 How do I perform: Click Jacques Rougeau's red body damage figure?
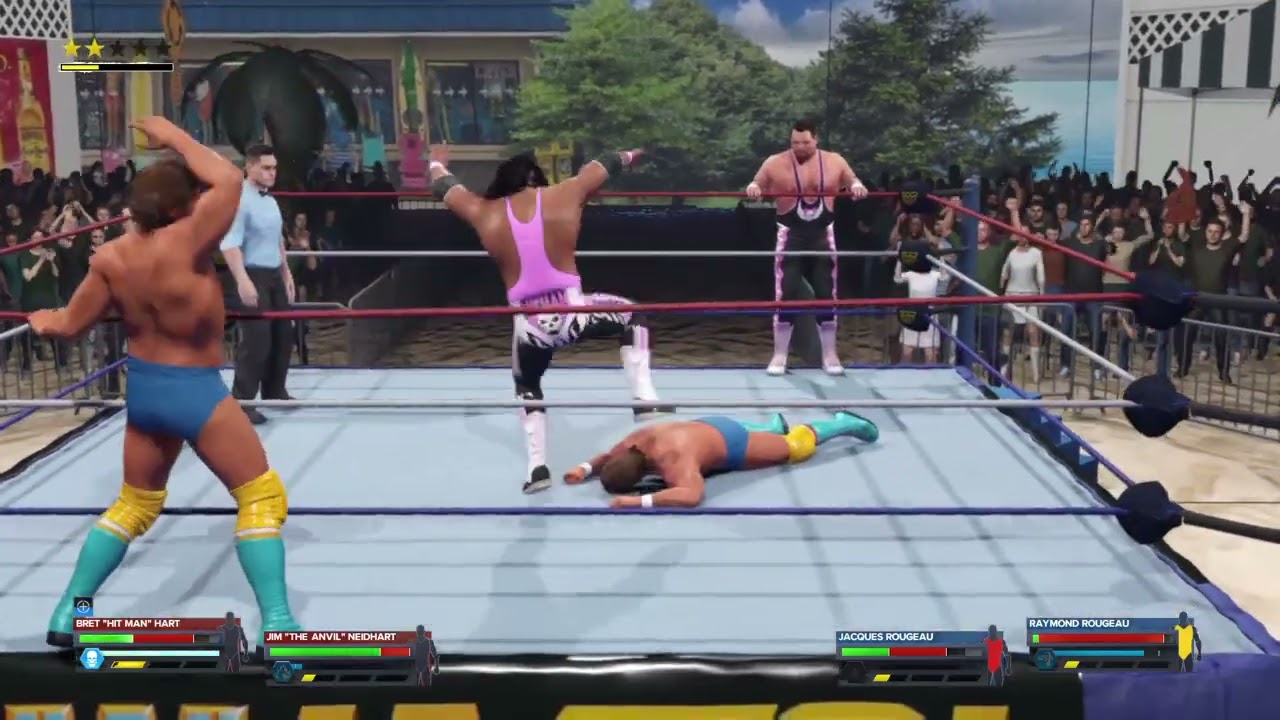(994, 655)
